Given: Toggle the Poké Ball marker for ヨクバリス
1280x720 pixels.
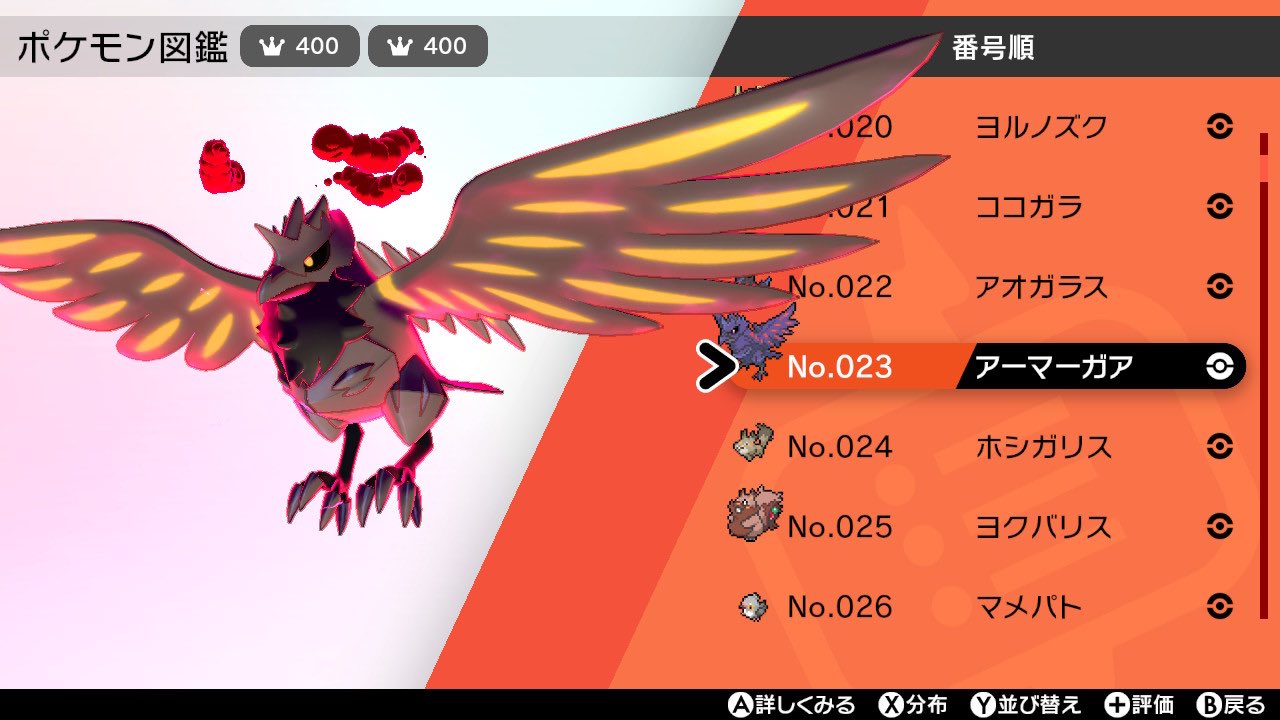Looking at the screenshot, I should pyautogui.click(x=1222, y=527).
